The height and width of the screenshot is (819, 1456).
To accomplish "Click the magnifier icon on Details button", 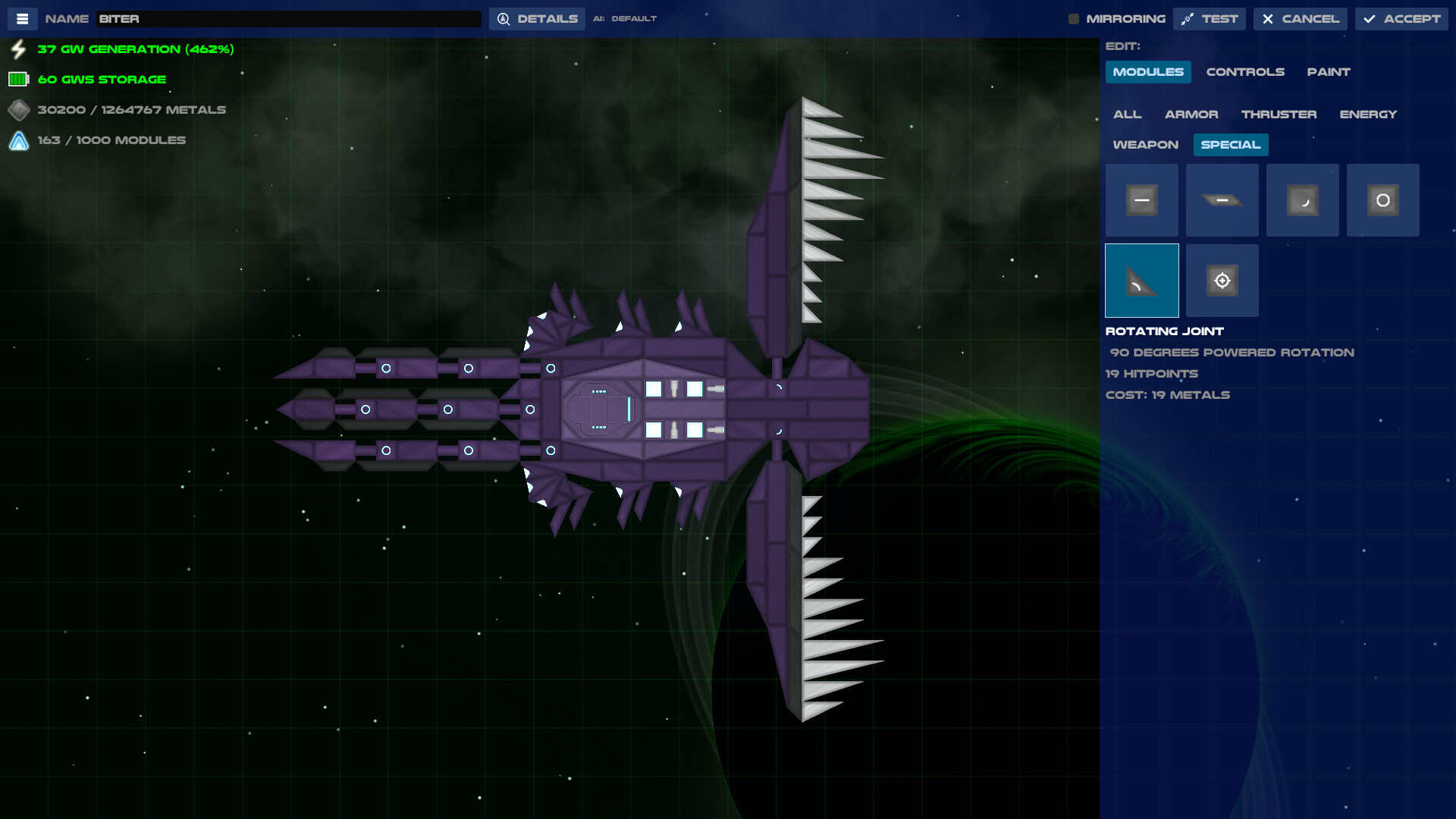I will pos(503,18).
